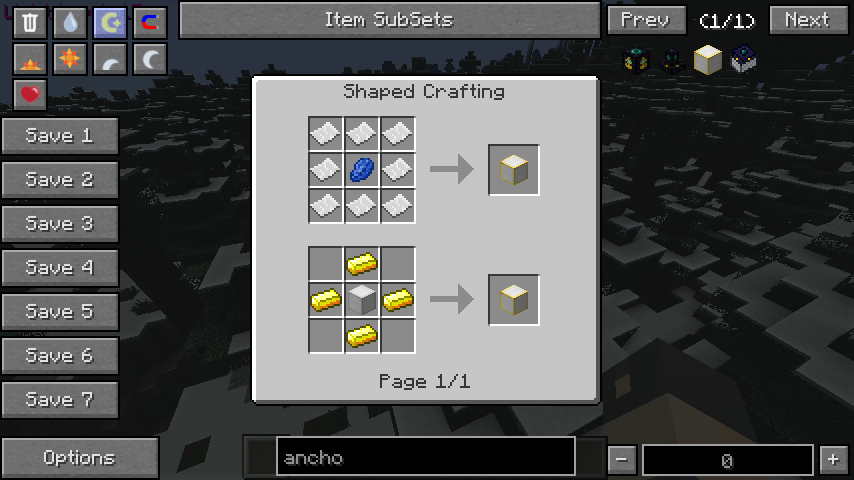Toggle rain with the water drop button
The image size is (854, 480).
click(70, 22)
